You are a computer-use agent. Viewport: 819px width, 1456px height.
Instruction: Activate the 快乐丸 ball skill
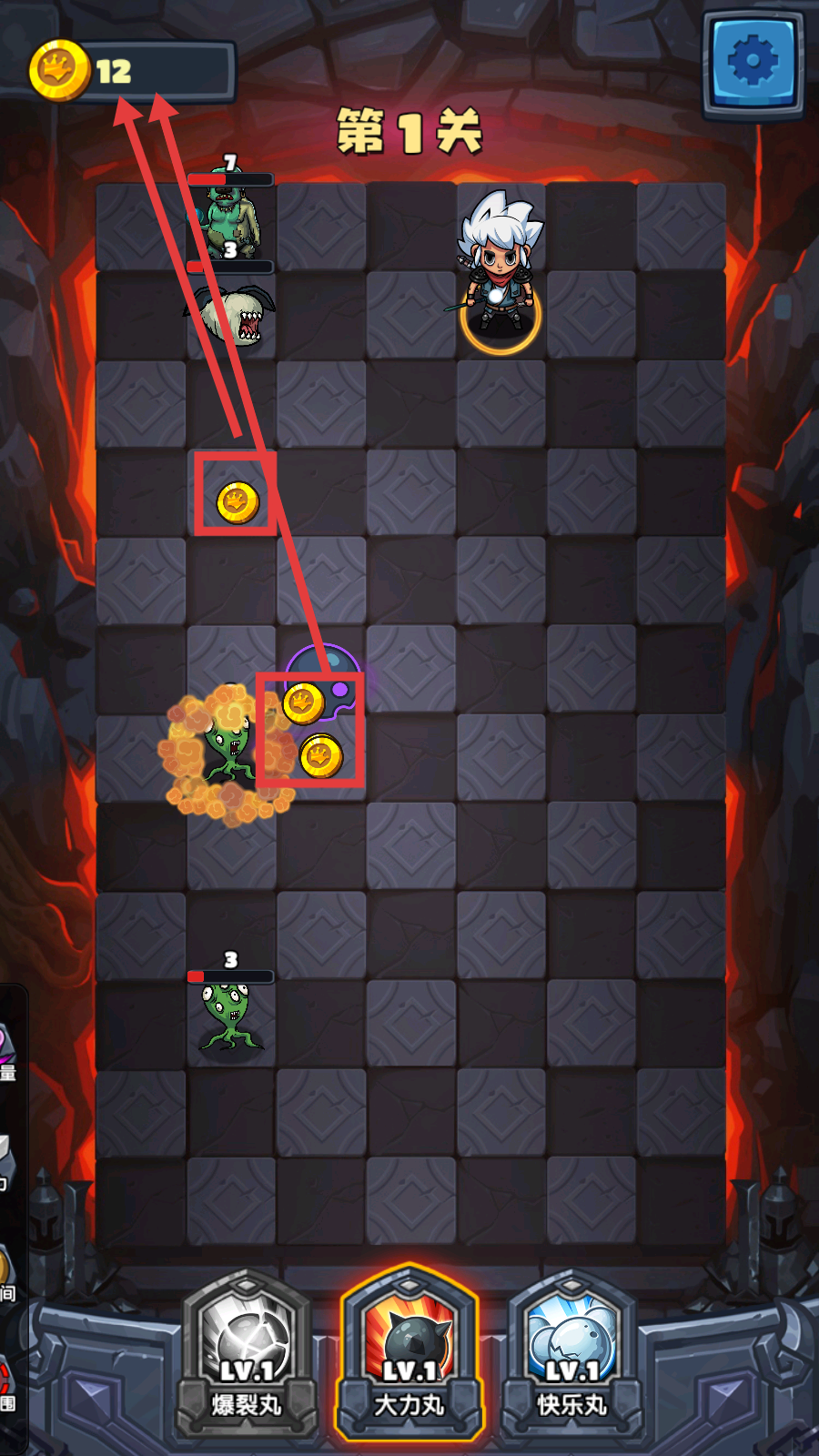[x=571, y=1351]
